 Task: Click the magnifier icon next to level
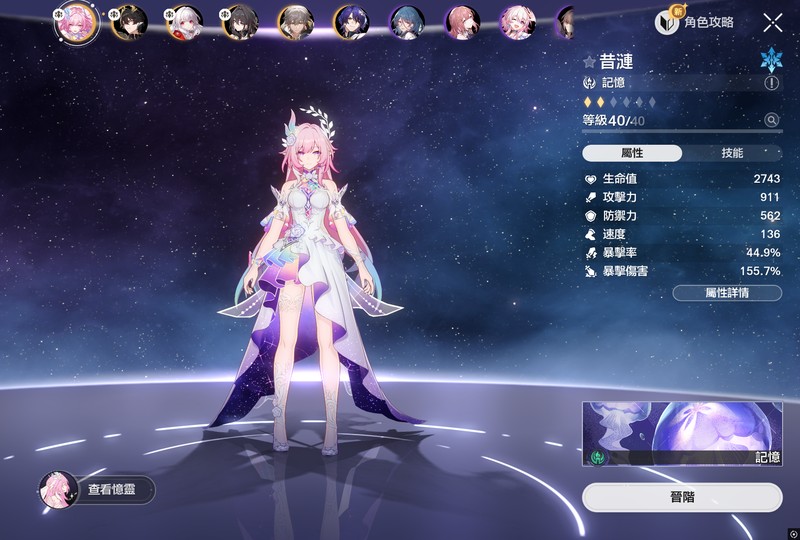772,120
